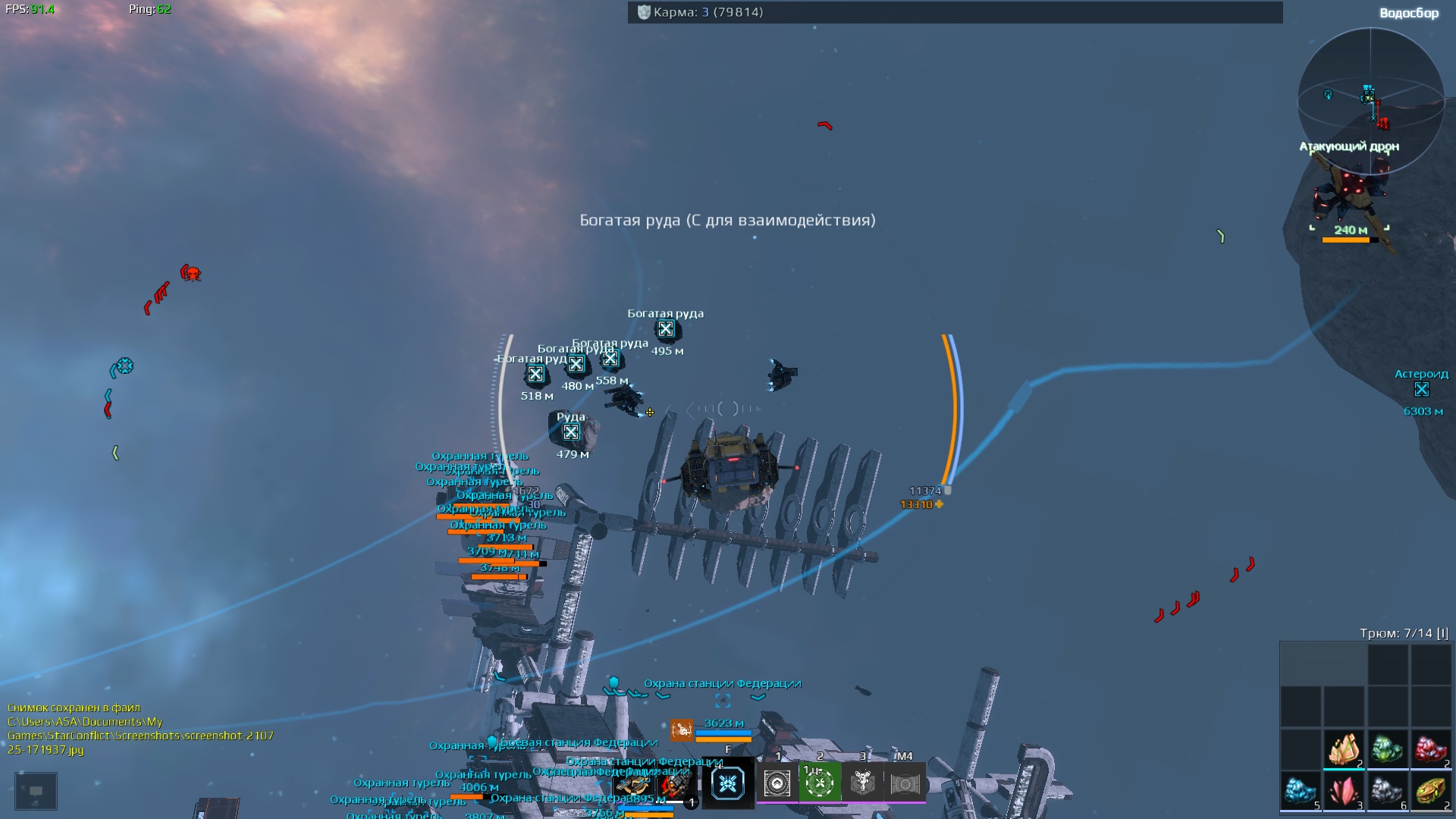Select the grey ore cargo slot
This screenshot has height=819, width=1456.
point(1387,791)
